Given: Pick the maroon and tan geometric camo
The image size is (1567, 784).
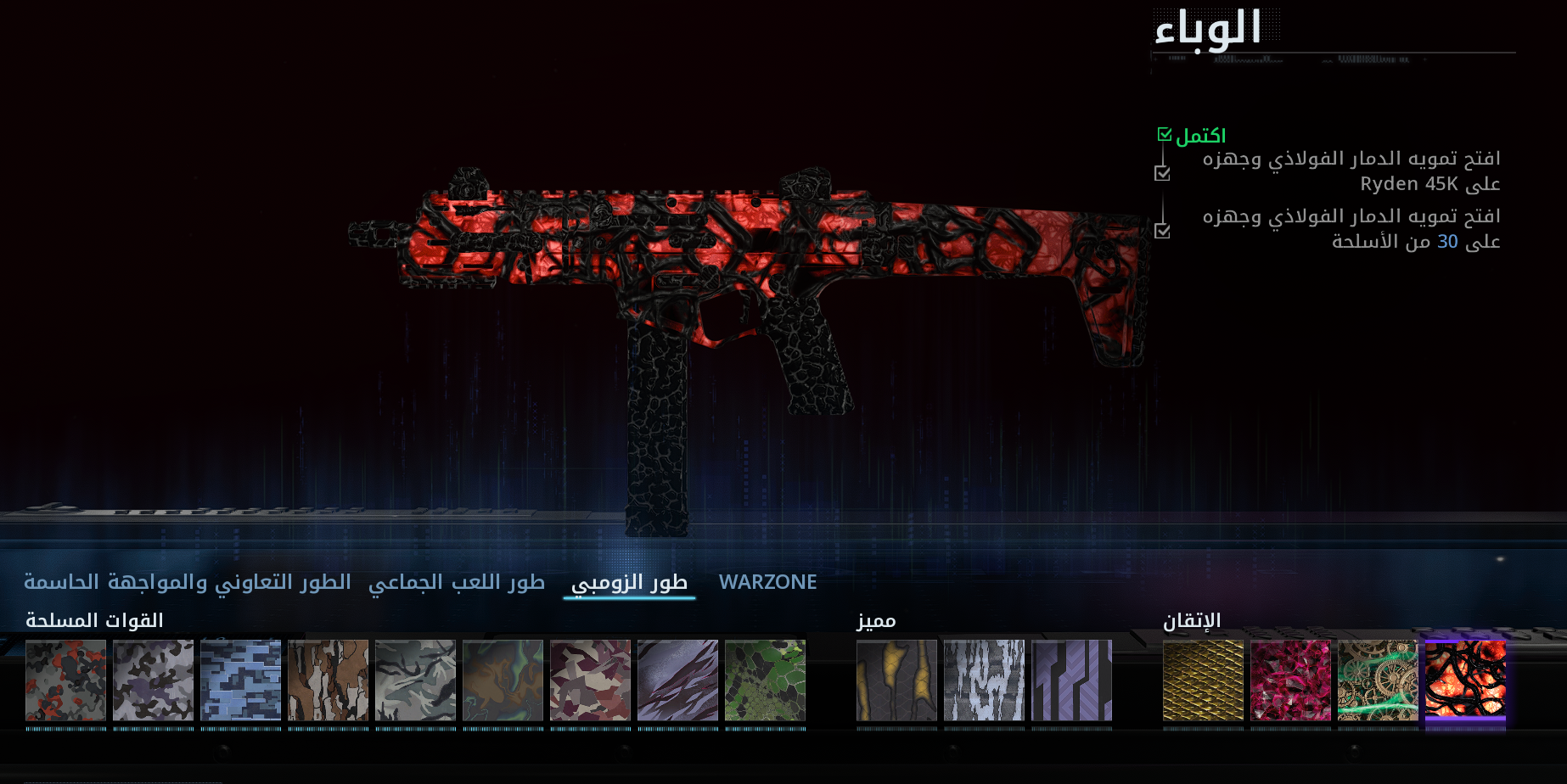Looking at the screenshot, I should point(591,680).
